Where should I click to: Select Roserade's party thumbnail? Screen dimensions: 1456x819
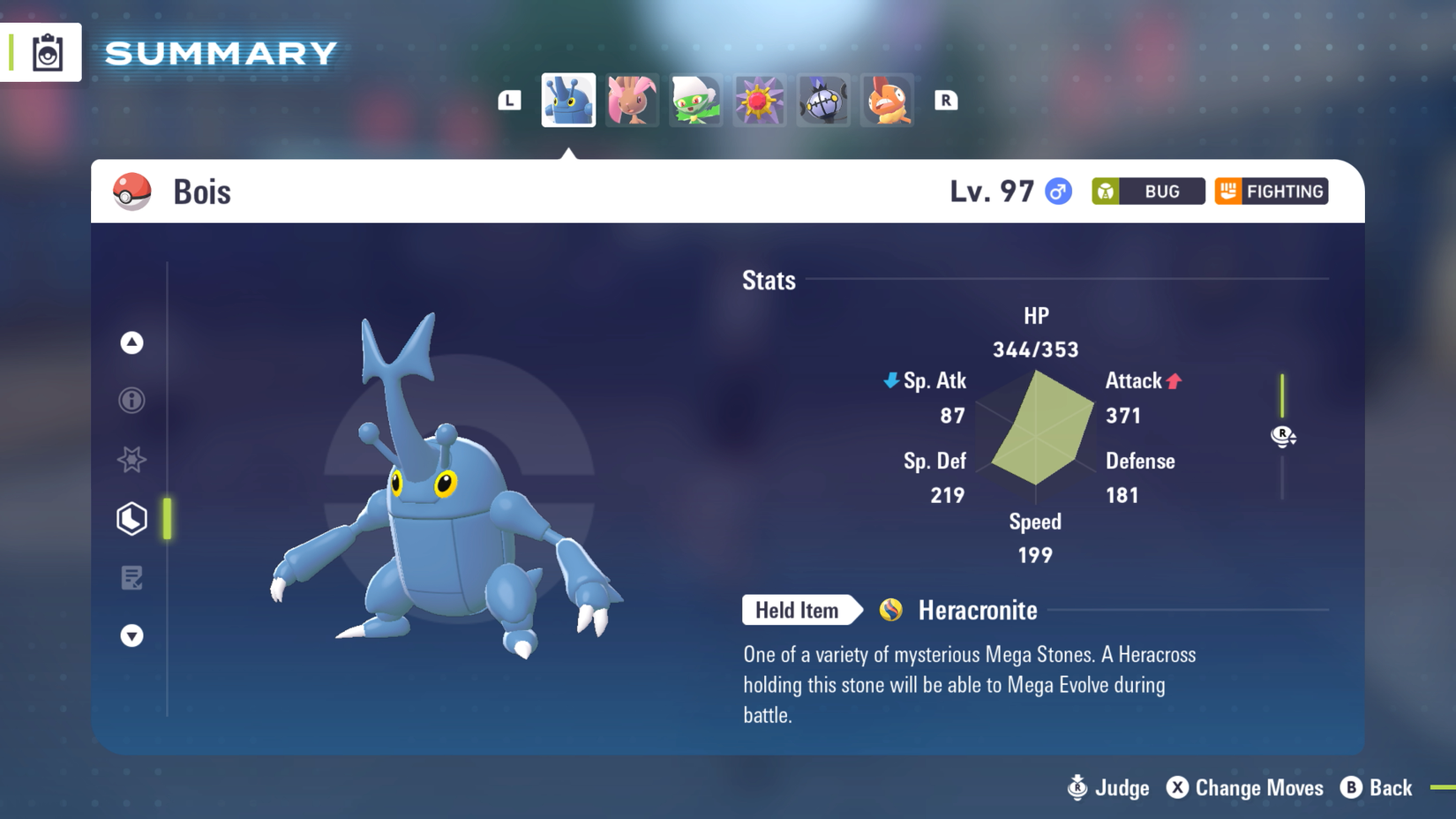point(695,101)
